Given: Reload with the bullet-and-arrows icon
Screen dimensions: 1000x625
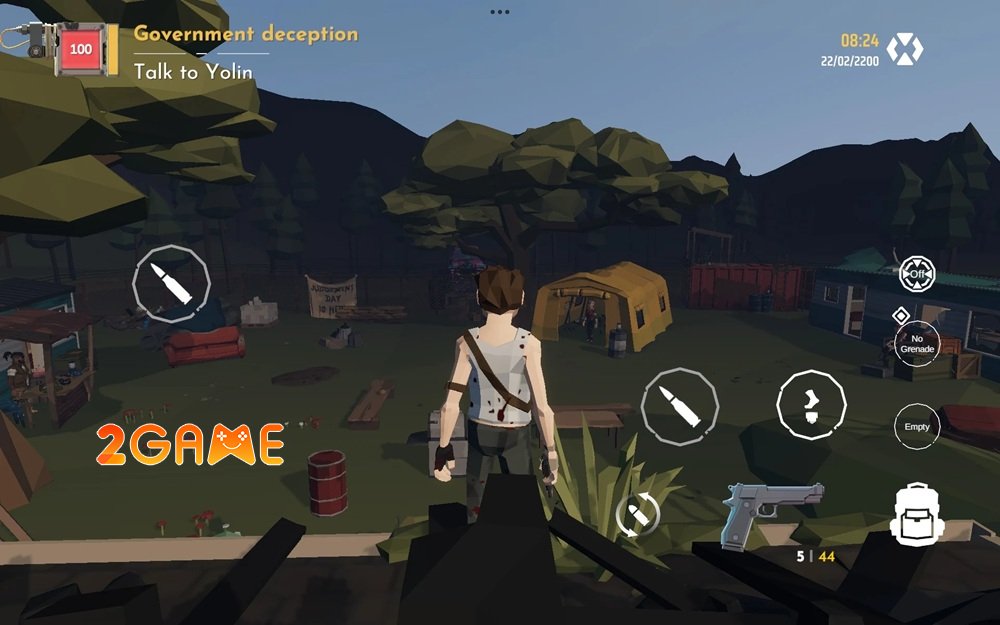Looking at the screenshot, I should [x=637, y=516].
